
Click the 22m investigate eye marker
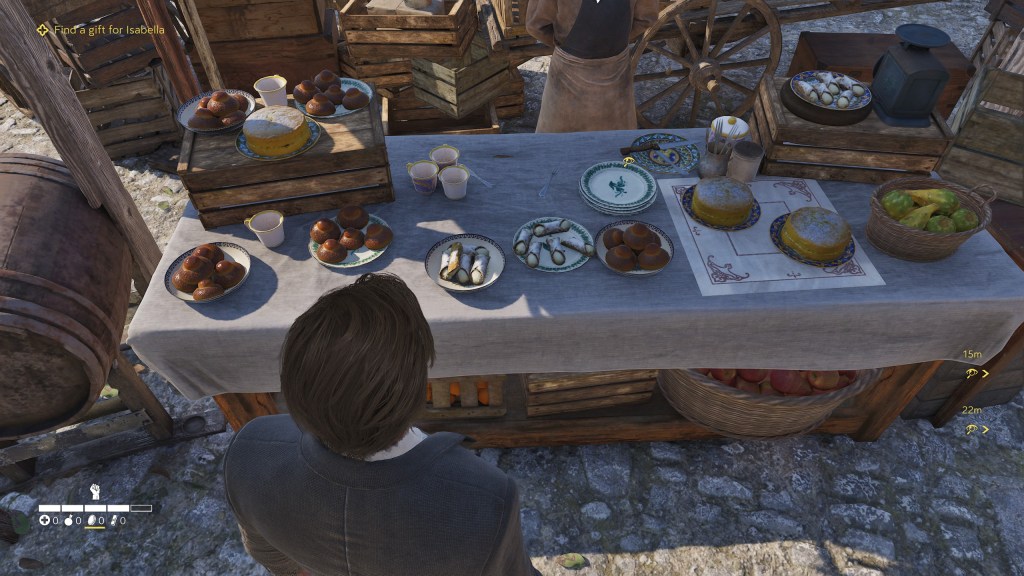point(971,429)
